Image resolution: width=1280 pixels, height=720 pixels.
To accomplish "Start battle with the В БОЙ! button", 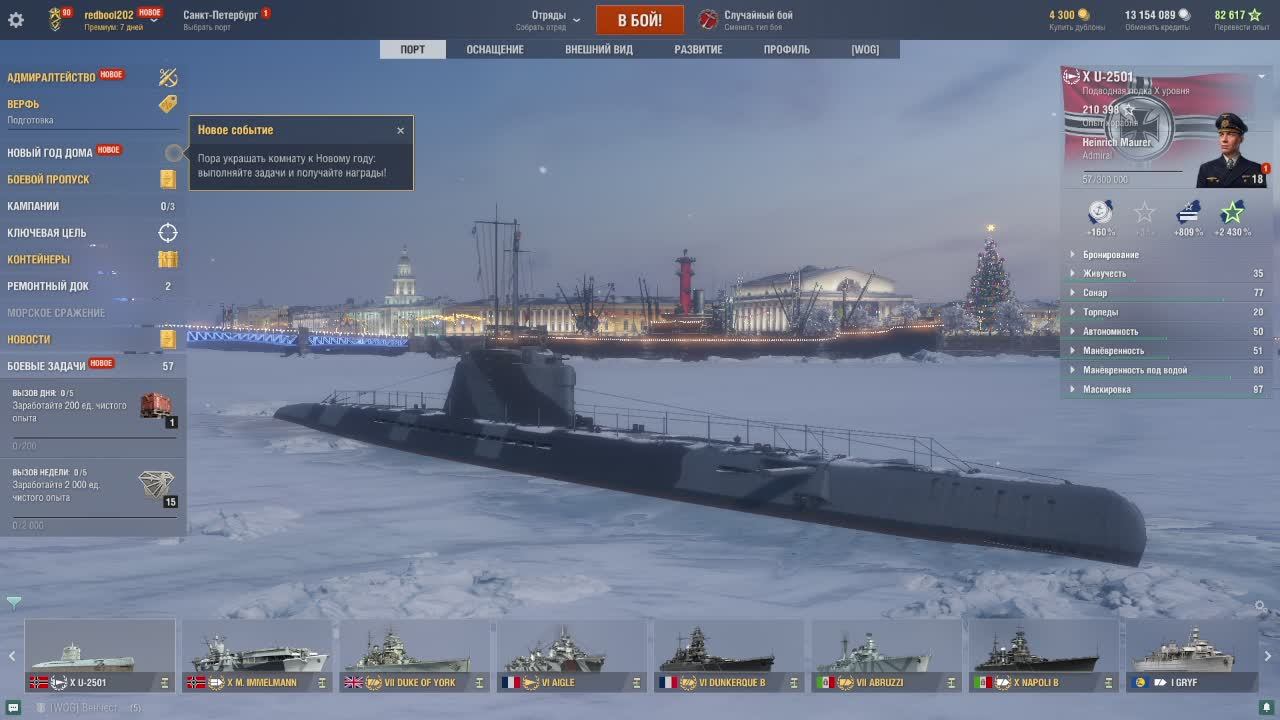I will click(x=639, y=20).
